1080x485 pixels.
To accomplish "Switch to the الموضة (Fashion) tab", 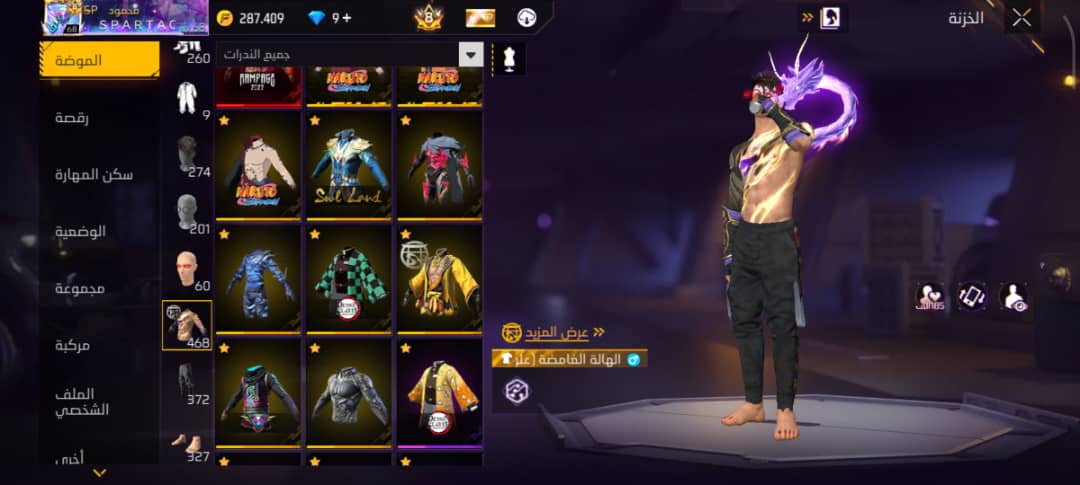I will pos(99,60).
